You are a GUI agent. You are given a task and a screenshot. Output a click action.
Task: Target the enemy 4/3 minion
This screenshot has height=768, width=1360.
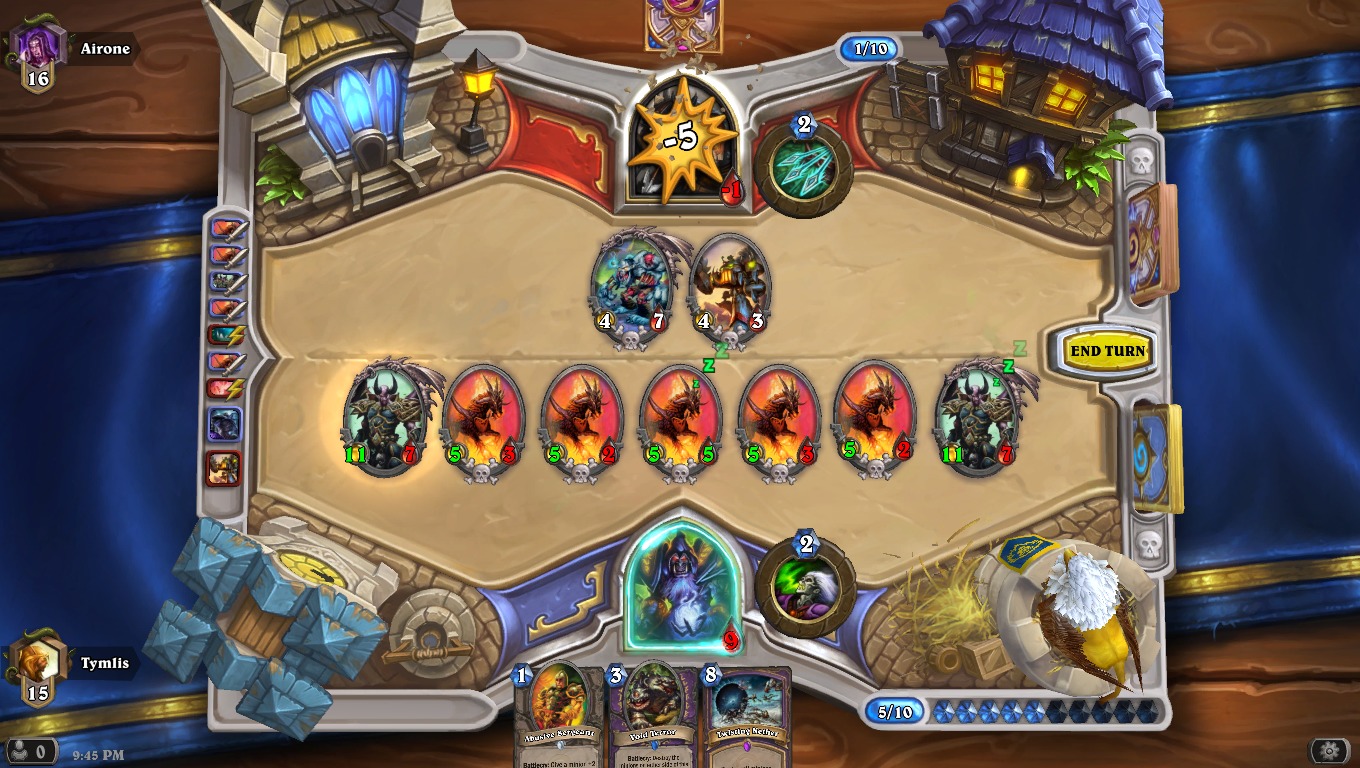click(729, 285)
